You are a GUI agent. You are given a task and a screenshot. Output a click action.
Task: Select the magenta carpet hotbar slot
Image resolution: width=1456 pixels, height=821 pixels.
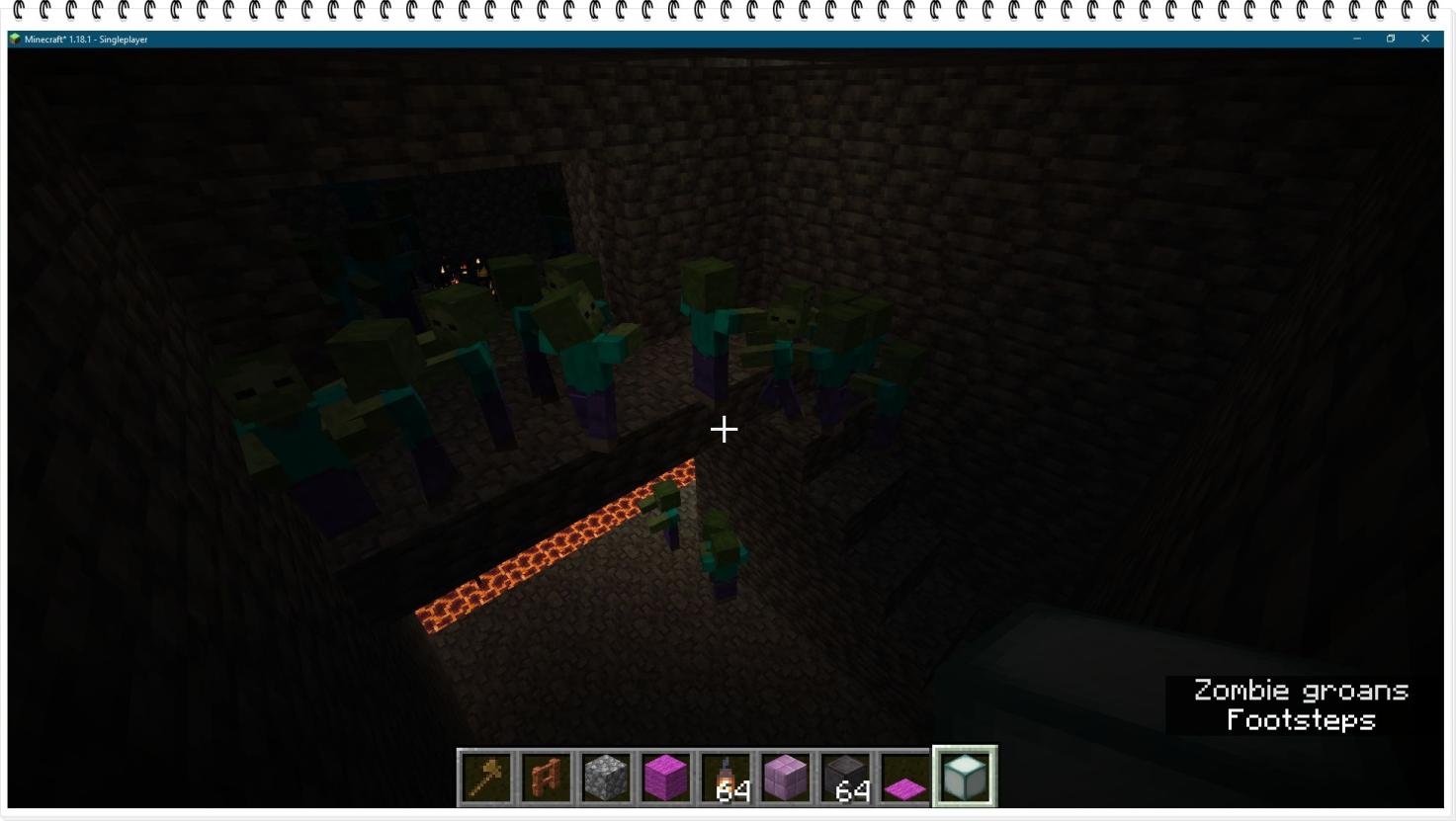(905, 777)
